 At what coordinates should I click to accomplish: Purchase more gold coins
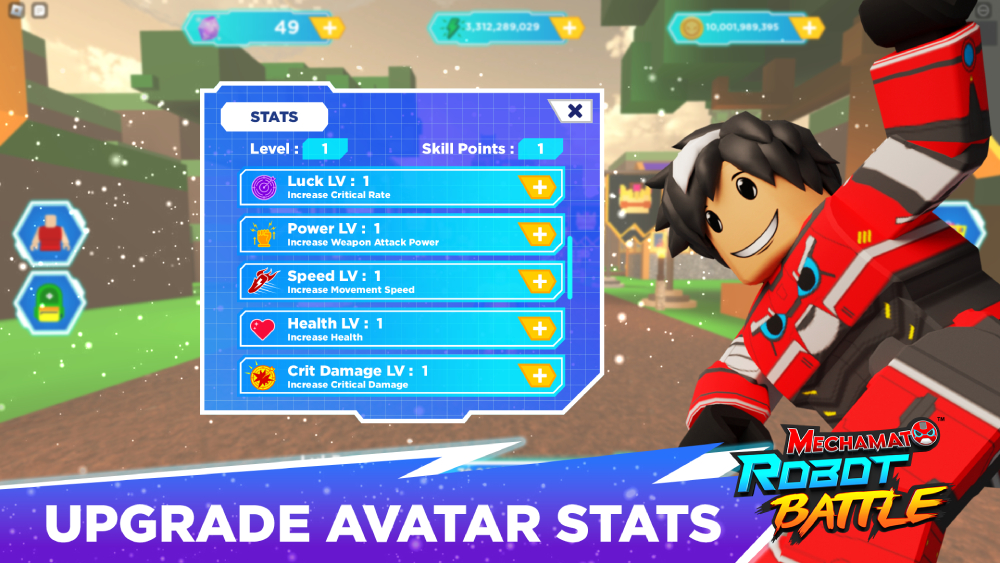coord(807,28)
